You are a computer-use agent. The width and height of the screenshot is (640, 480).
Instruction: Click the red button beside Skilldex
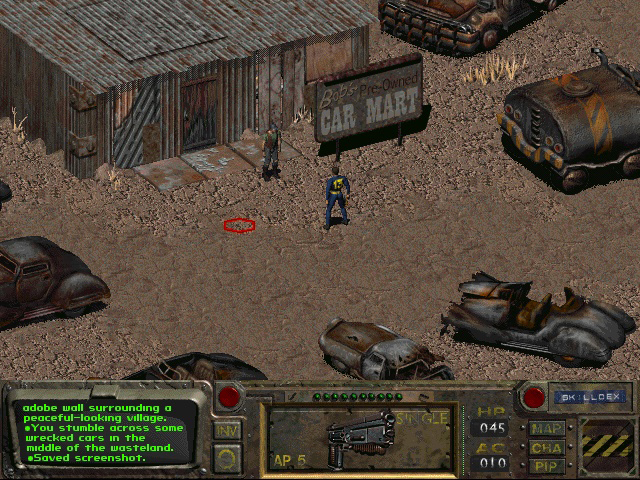[533, 397]
